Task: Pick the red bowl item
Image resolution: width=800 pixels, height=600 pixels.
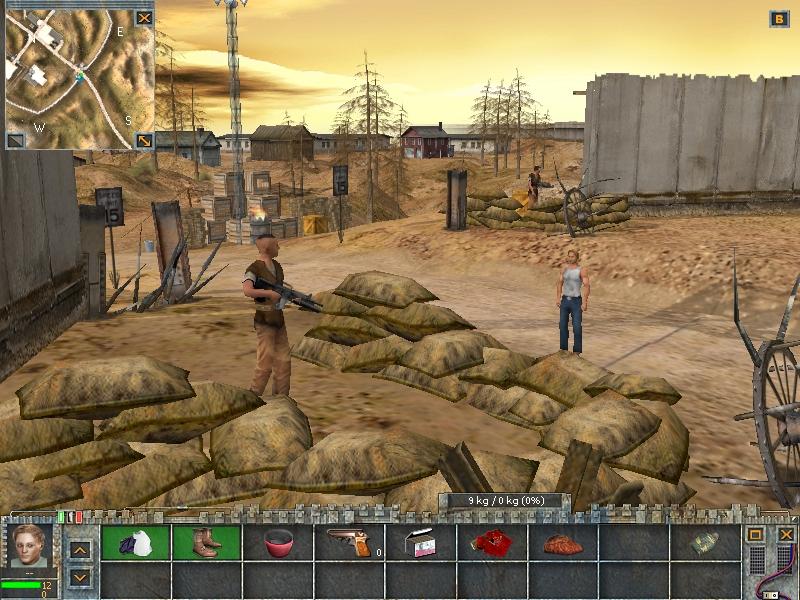Action: 278,543
